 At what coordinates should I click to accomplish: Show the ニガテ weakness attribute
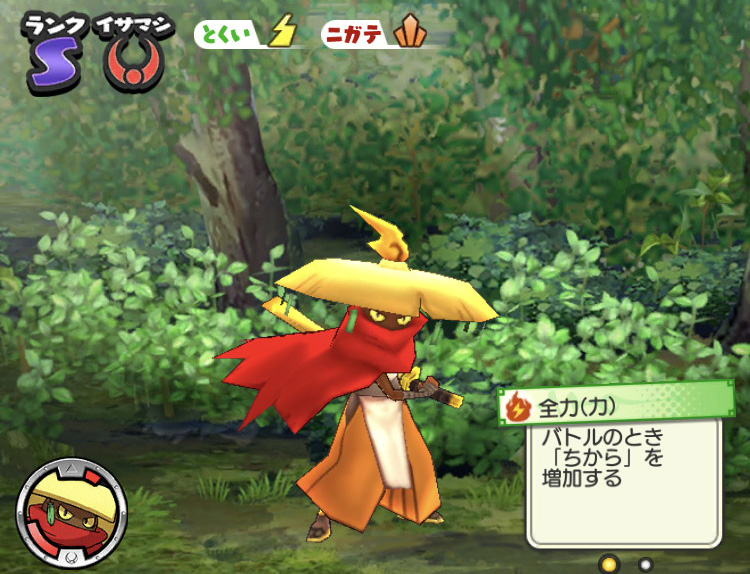(378, 34)
